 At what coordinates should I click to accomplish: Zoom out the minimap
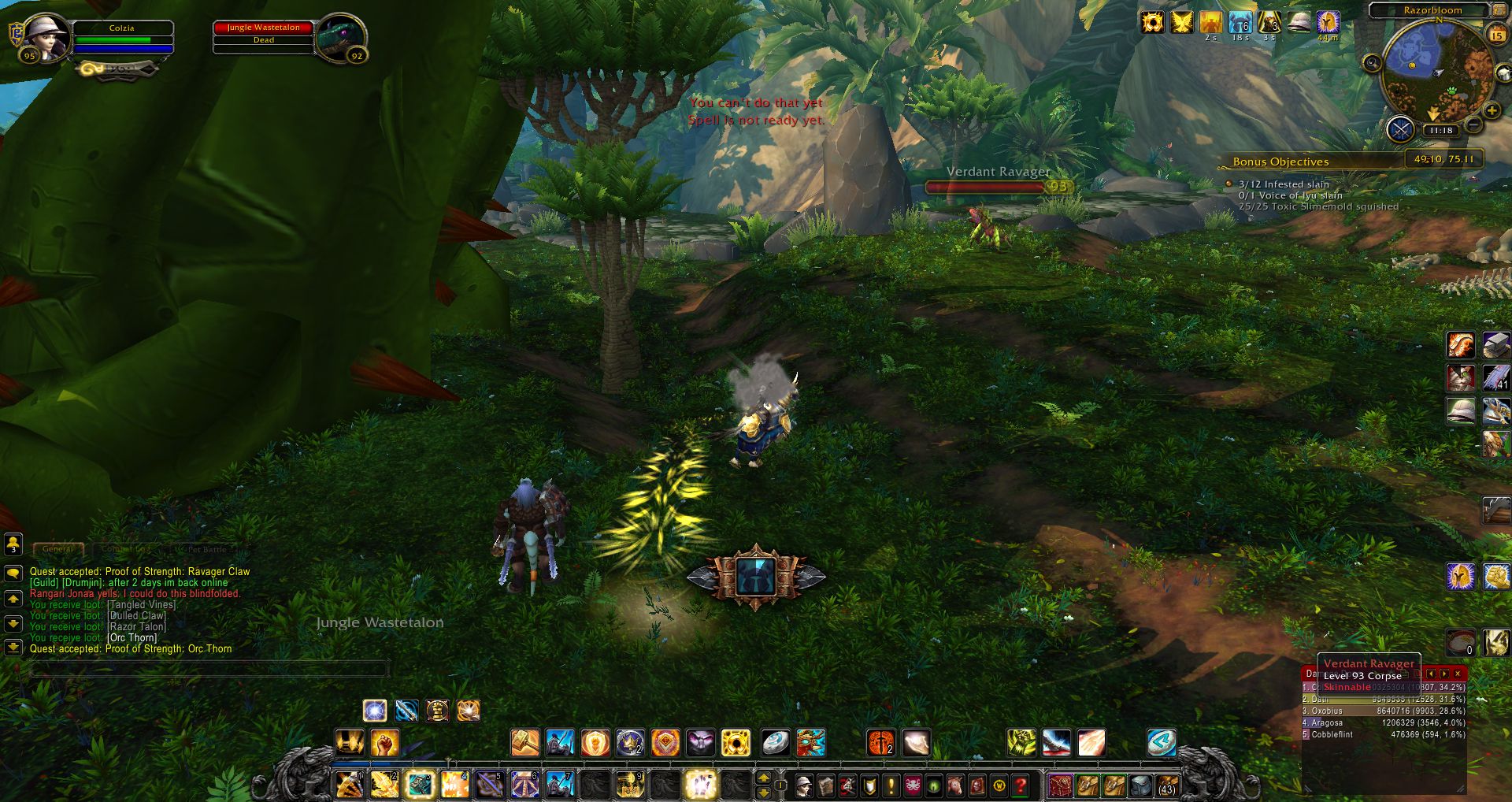click(x=1474, y=124)
